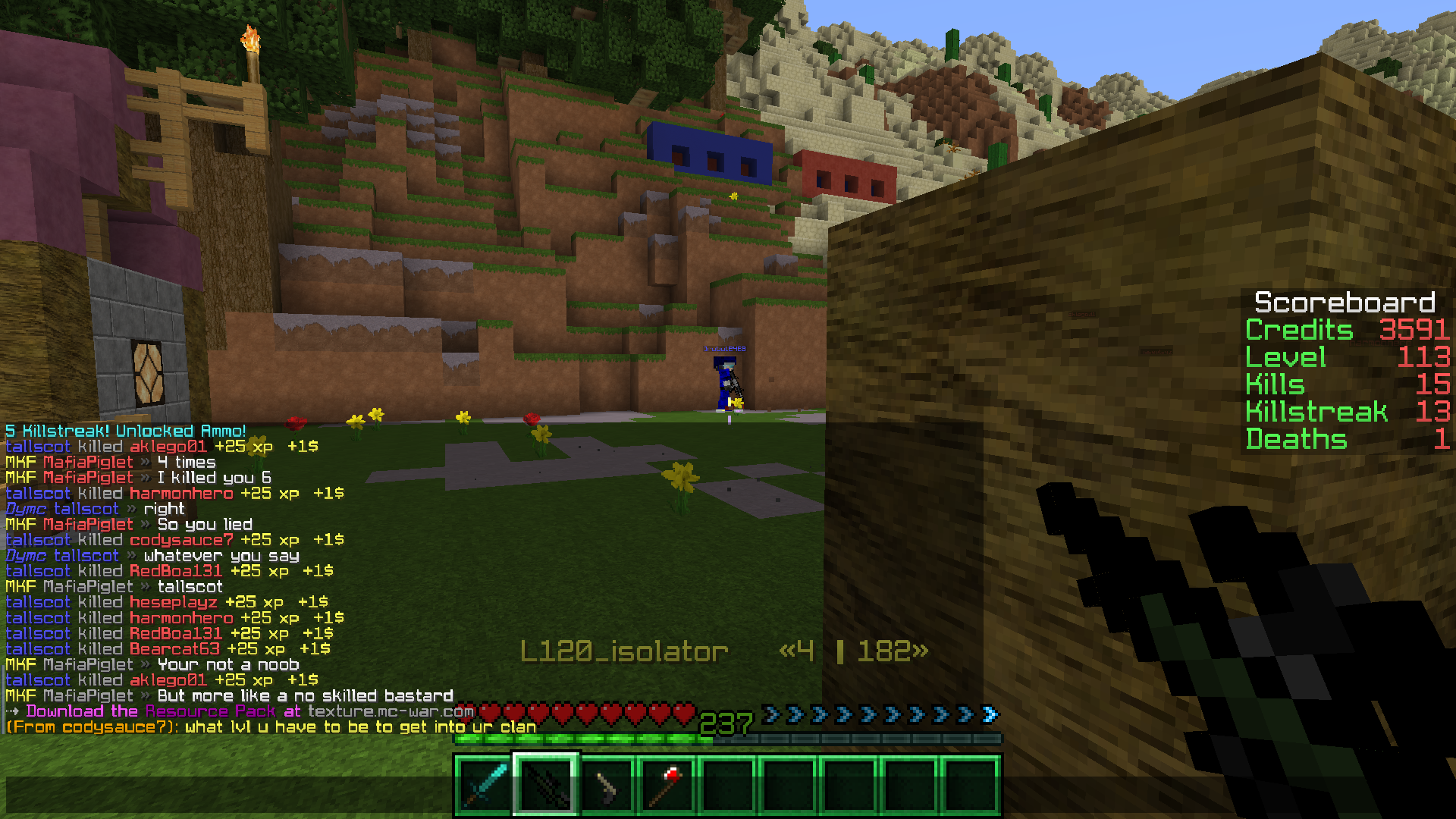The height and width of the screenshot is (819, 1456).
Task: Select the diamond sword hotbar slot
Action: (485, 786)
